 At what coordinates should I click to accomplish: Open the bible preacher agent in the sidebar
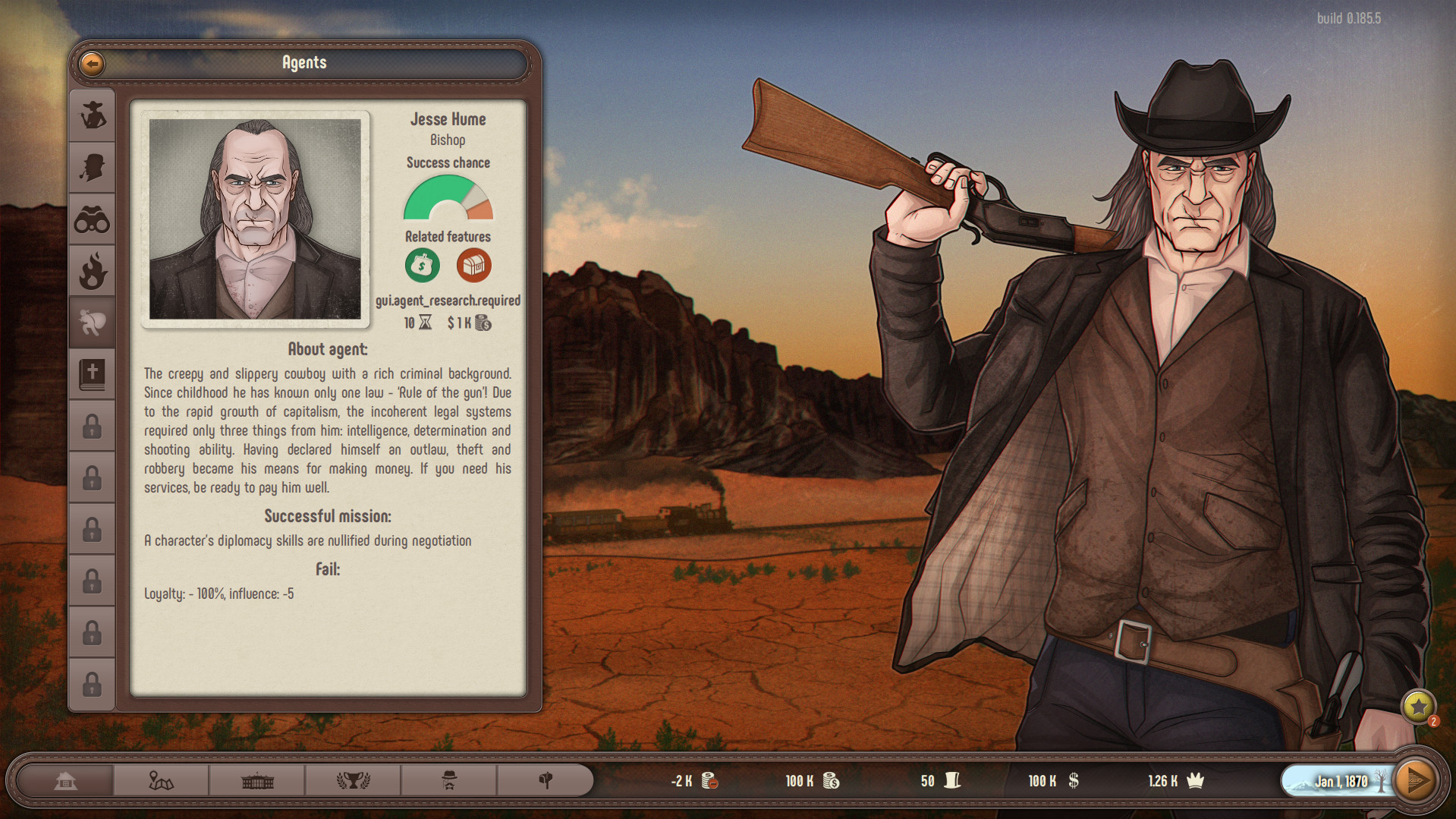92,373
